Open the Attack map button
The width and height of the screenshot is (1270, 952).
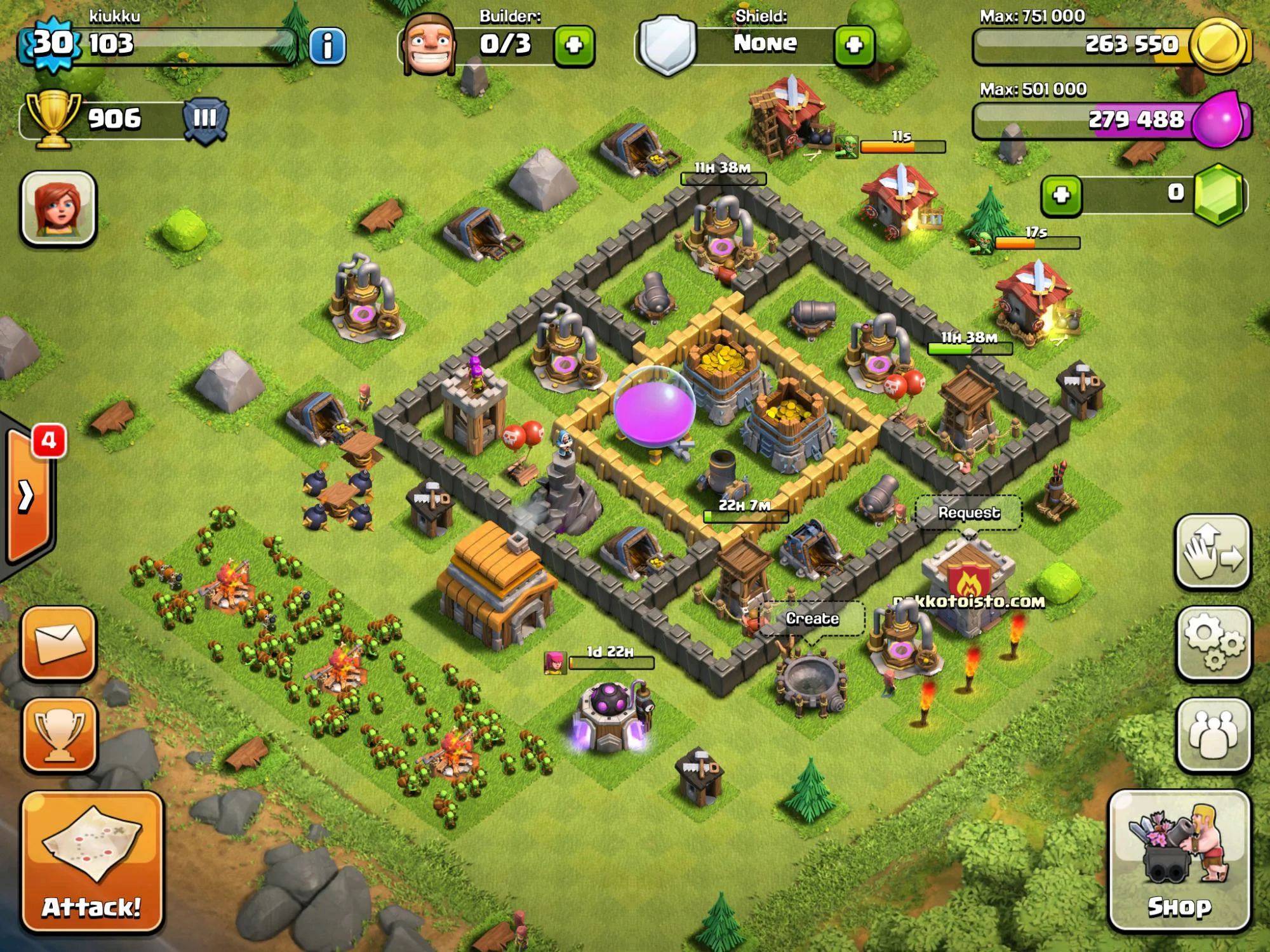tap(92, 861)
